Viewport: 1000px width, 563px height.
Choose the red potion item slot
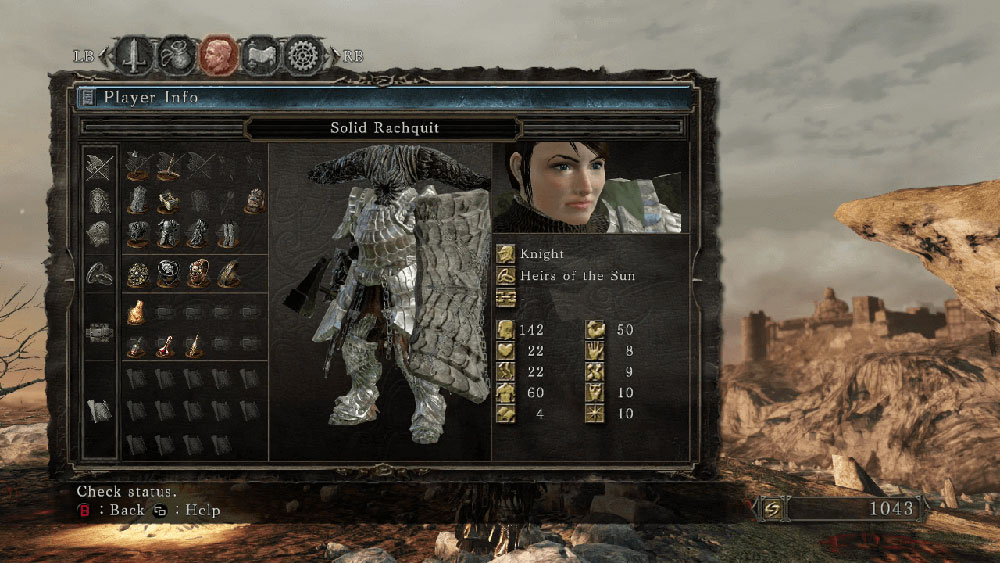(165, 346)
